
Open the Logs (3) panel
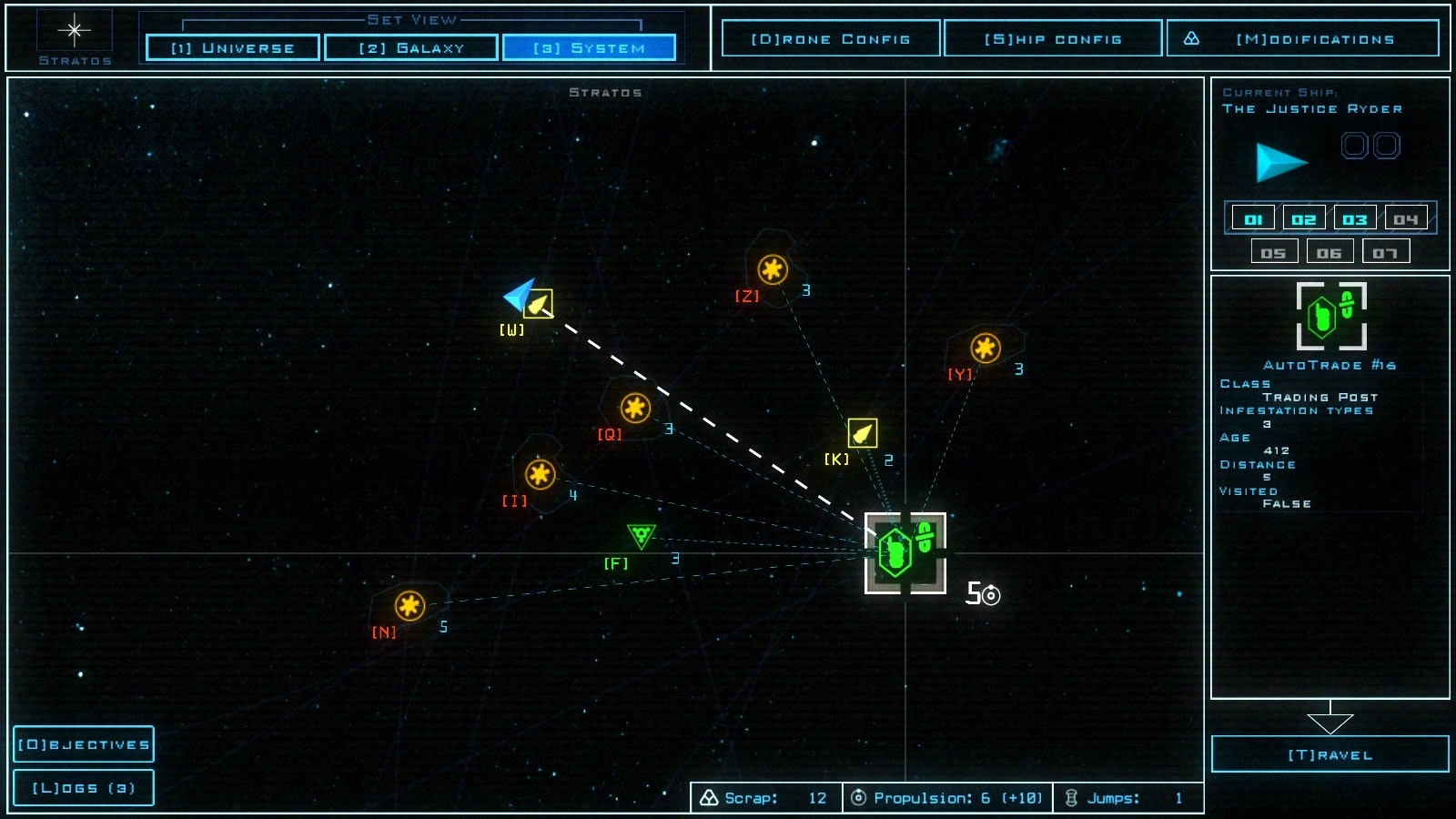coord(84,786)
